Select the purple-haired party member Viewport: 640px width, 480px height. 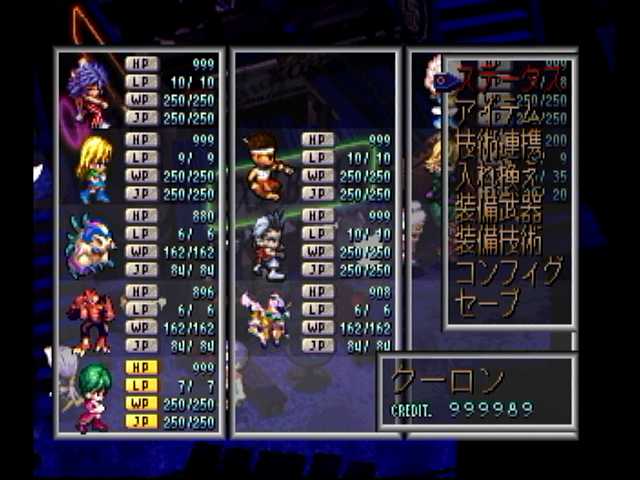click(91, 90)
